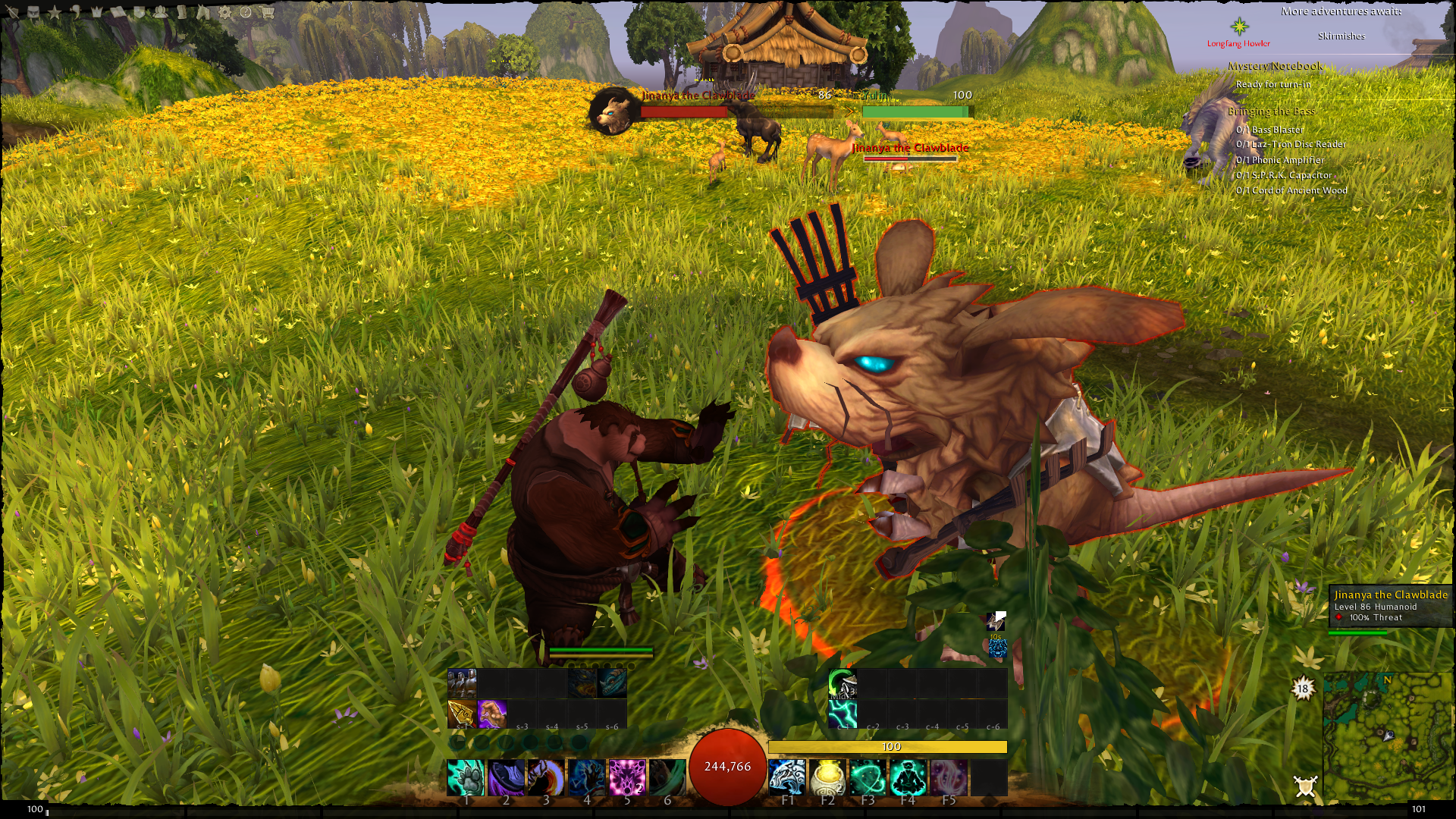Open the minimap
This screenshot has height=819, width=1456.
pos(1386,737)
